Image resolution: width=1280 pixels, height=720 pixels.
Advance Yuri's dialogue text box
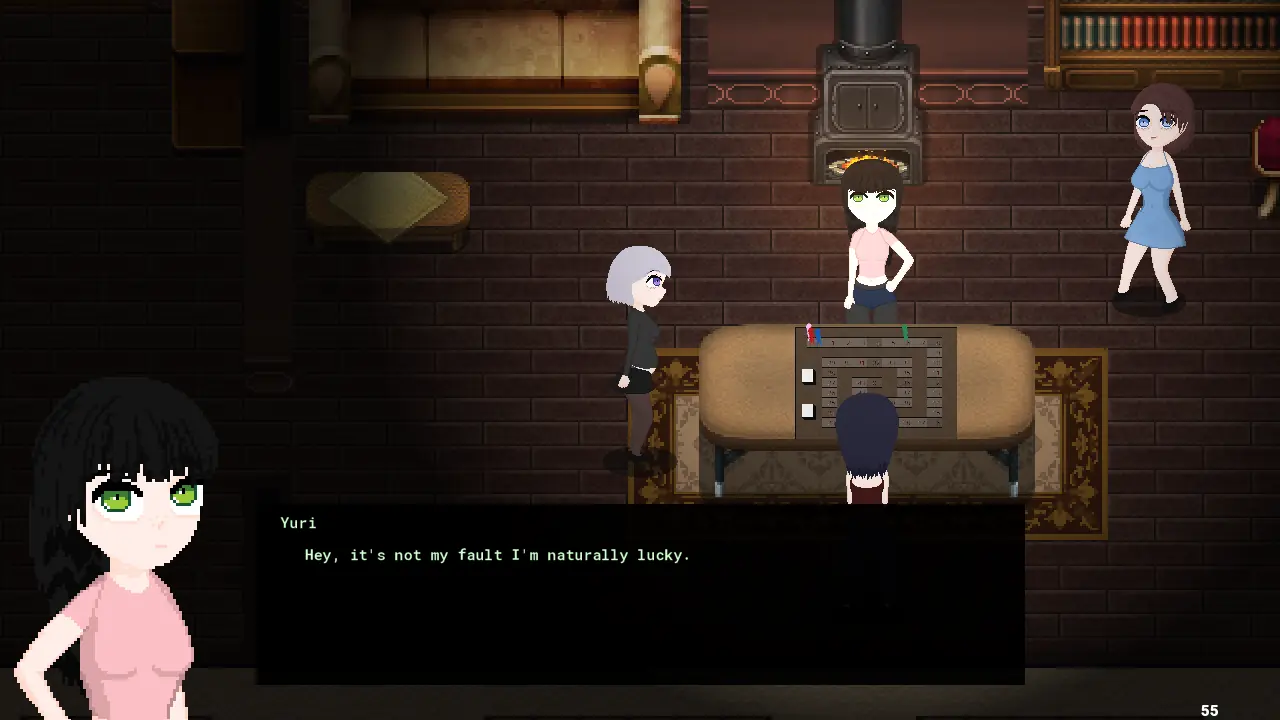tap(640, 594)
